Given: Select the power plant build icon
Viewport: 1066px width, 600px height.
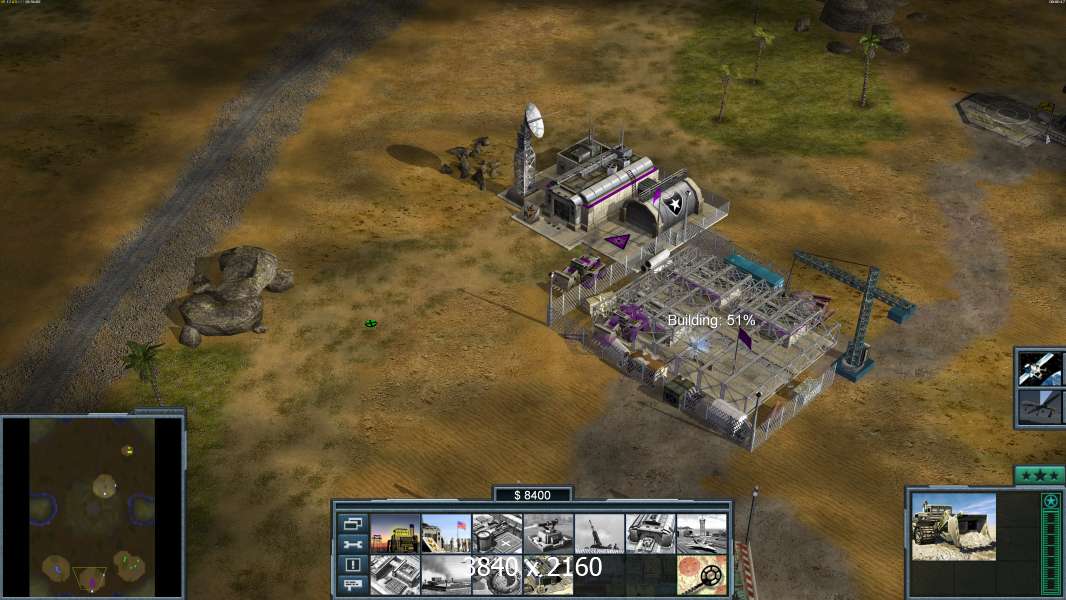Looking at the screenshot, I should [x=395, y=533].
